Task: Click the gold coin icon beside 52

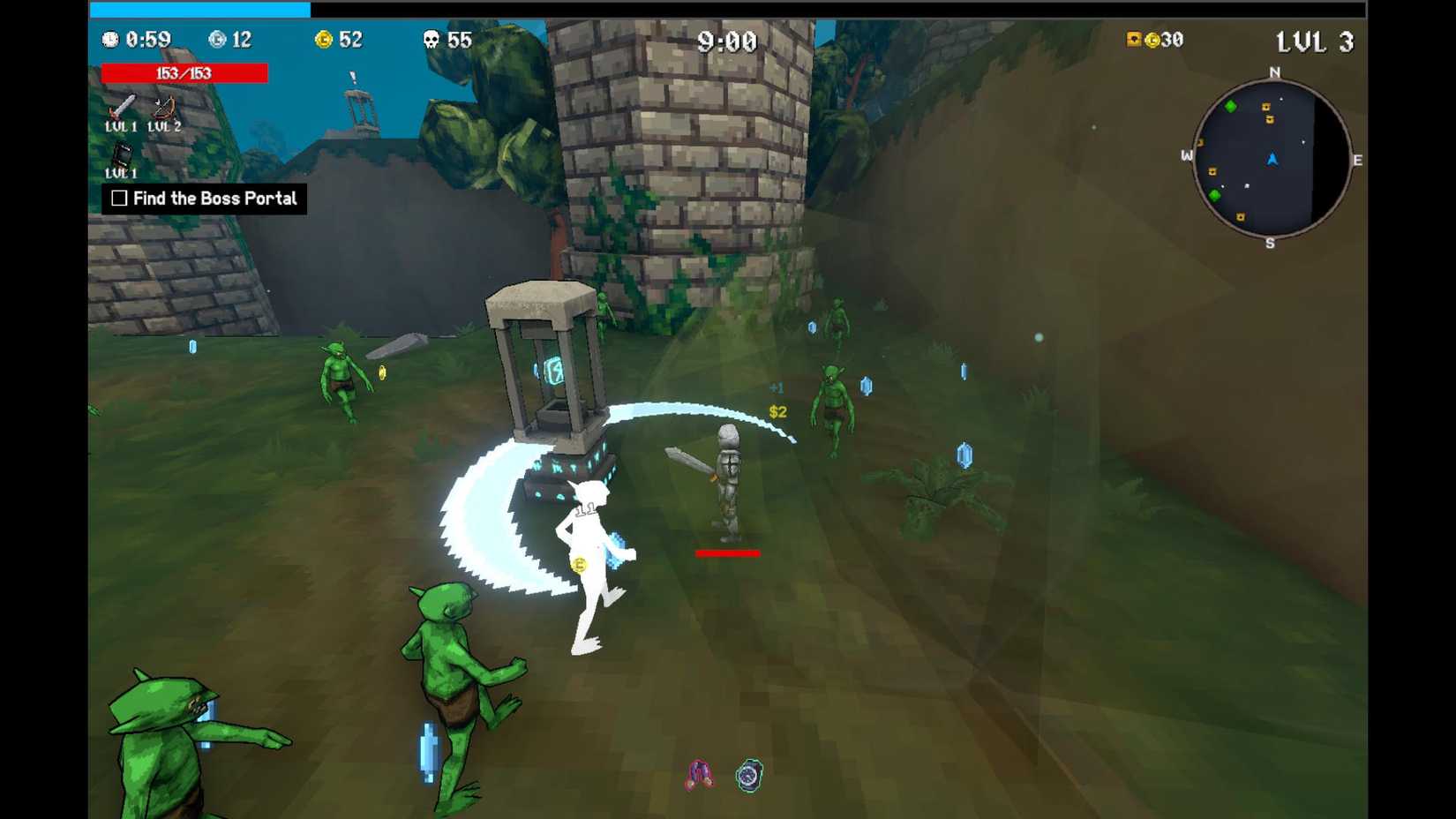Action: click(x=325, y=40)
